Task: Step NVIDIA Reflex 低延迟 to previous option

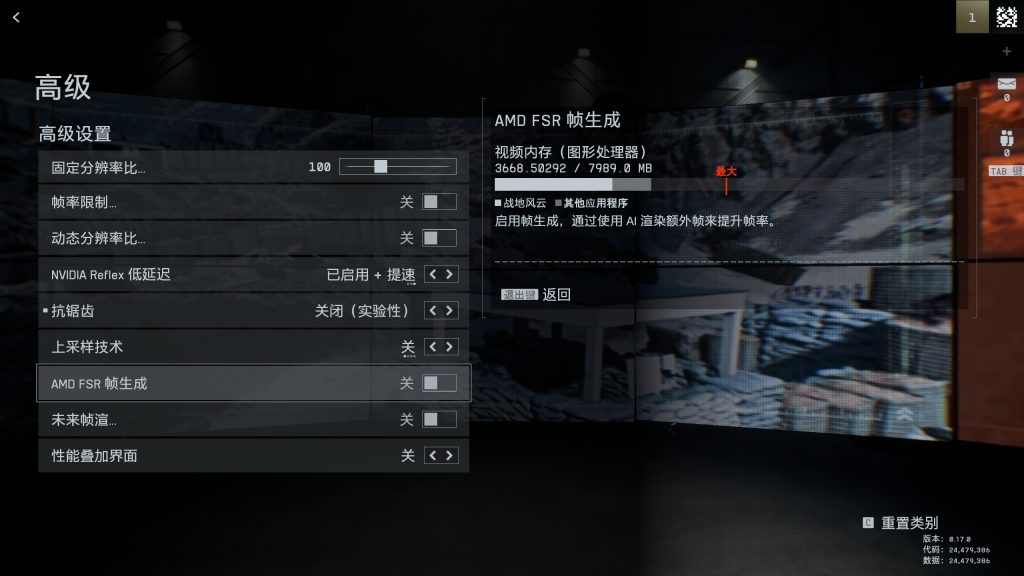Action: (432, 274)
